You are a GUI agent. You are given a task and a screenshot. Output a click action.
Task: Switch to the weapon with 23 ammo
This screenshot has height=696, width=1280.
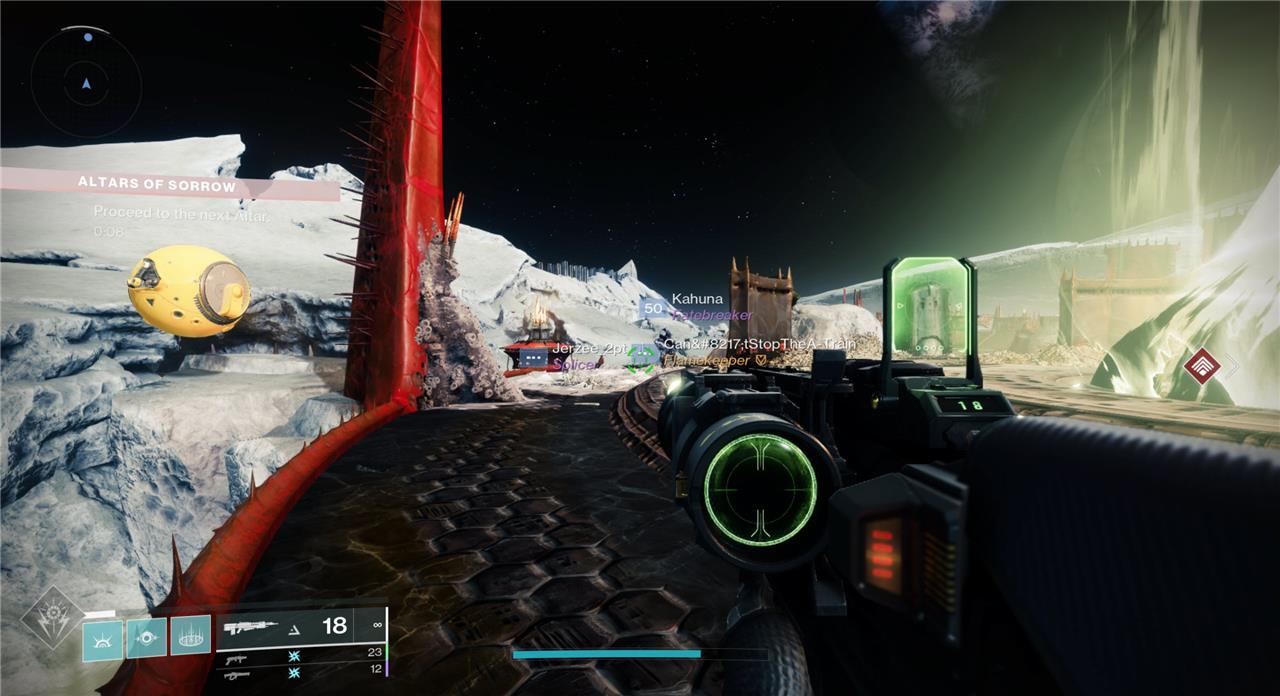pyautogui.click(x=300, y=655)
